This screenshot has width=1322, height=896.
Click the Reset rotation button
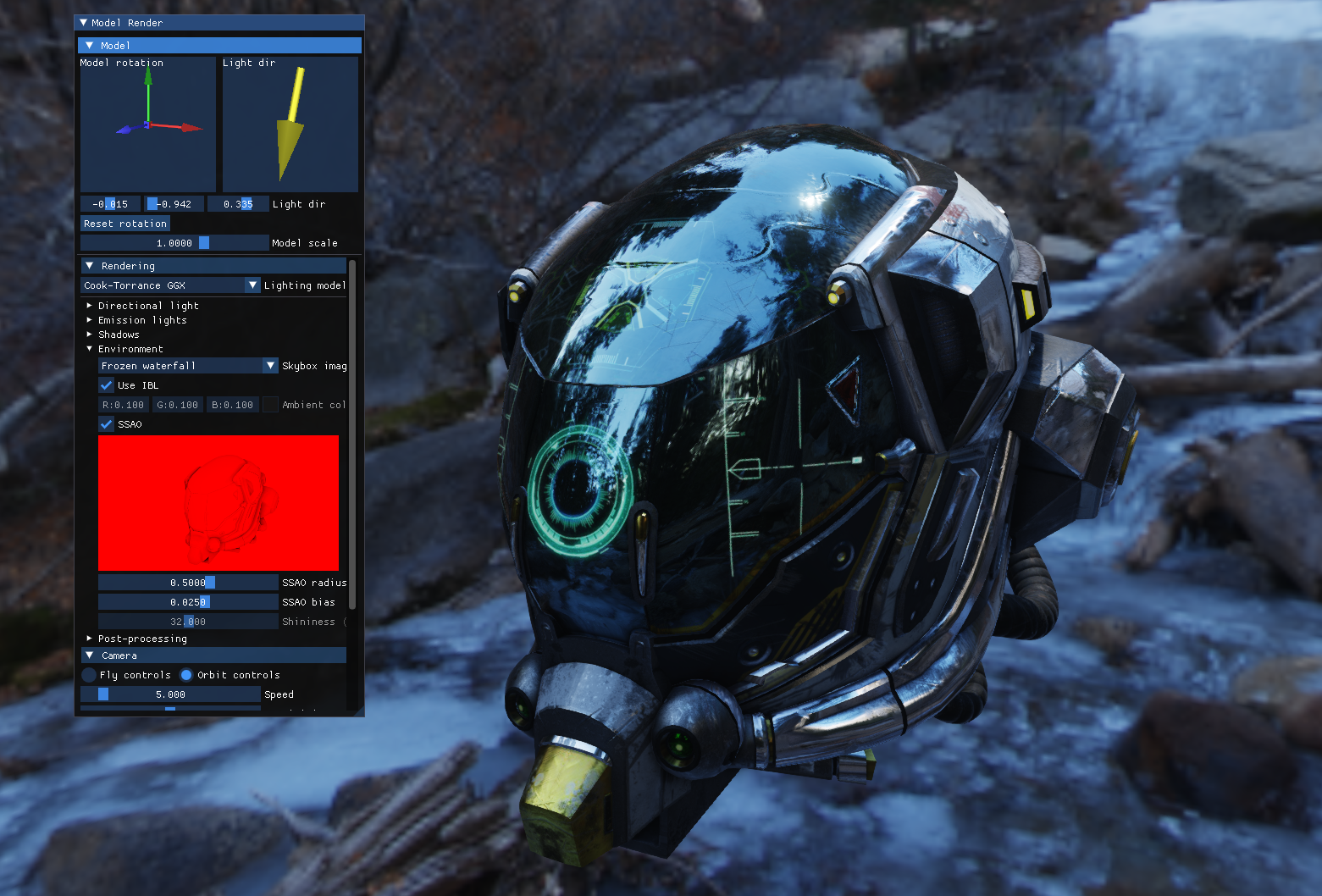[125, 224]
